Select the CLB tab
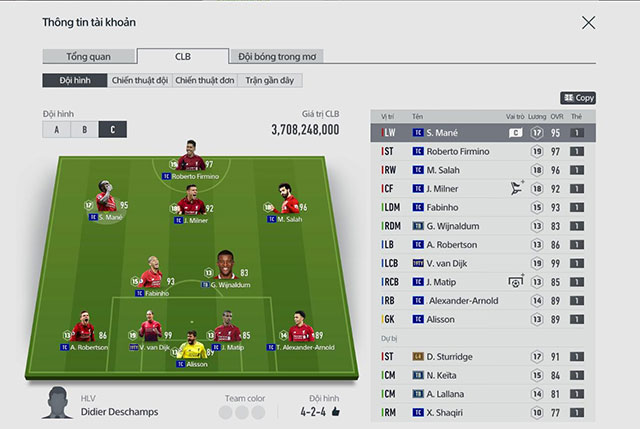The width and height of the screenshot is (640, 429). click(x=183, y=57)
